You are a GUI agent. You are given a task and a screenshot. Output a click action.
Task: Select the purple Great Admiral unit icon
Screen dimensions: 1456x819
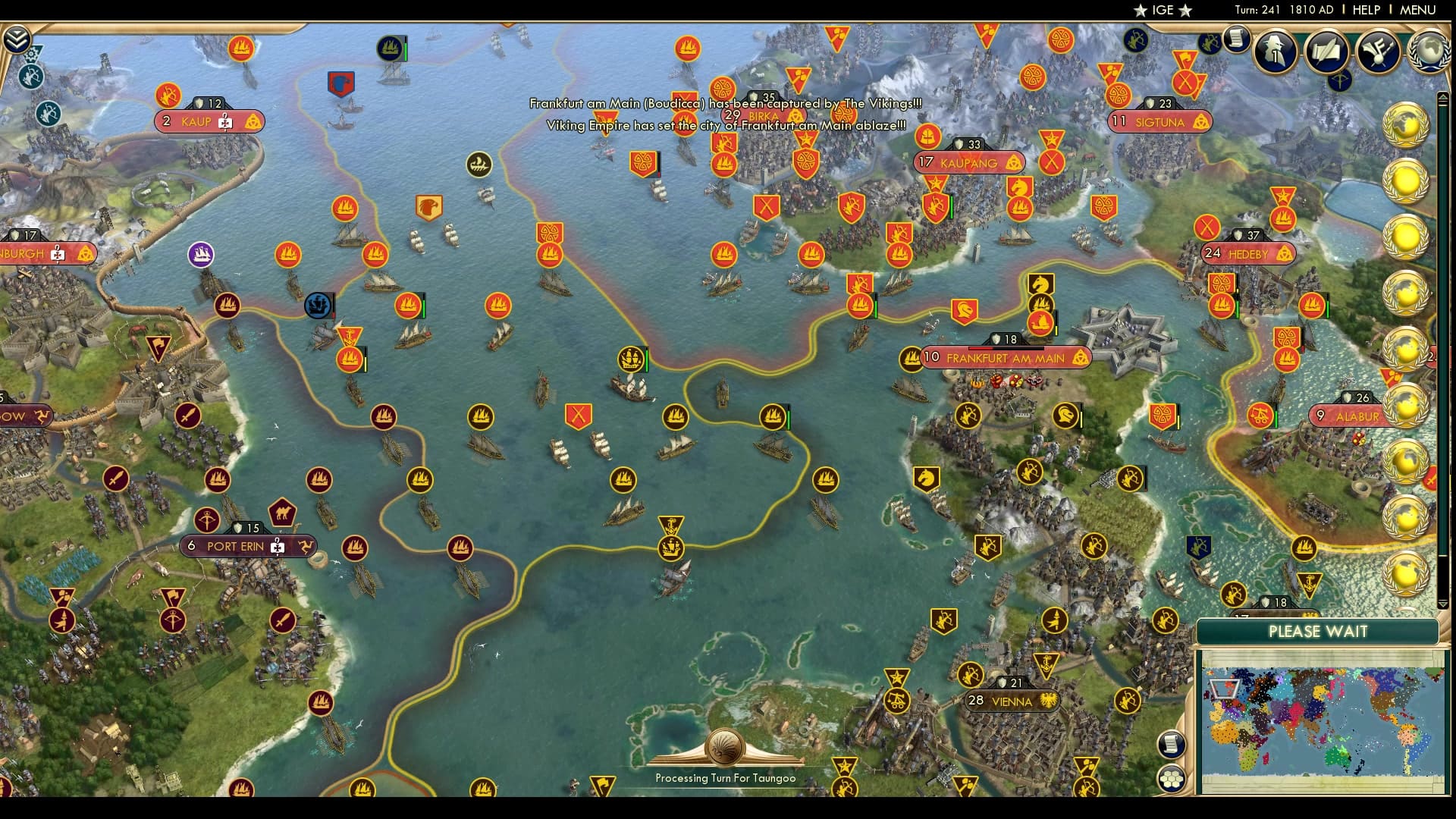point(199,254)
